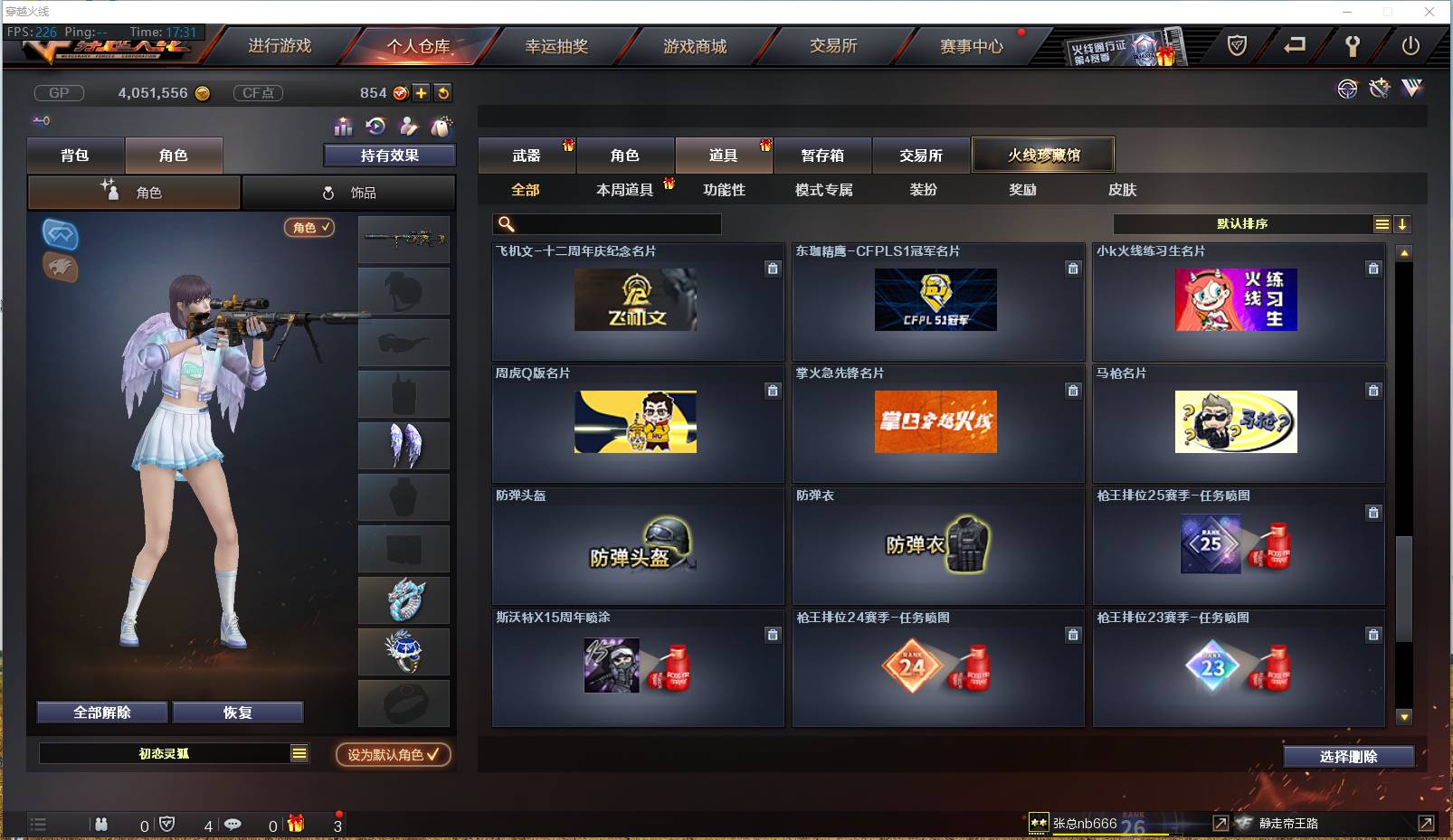This screenshot has height=840, width=1453.
Task: Click the mouse/pet icon above the character preview
Action: 442,125
